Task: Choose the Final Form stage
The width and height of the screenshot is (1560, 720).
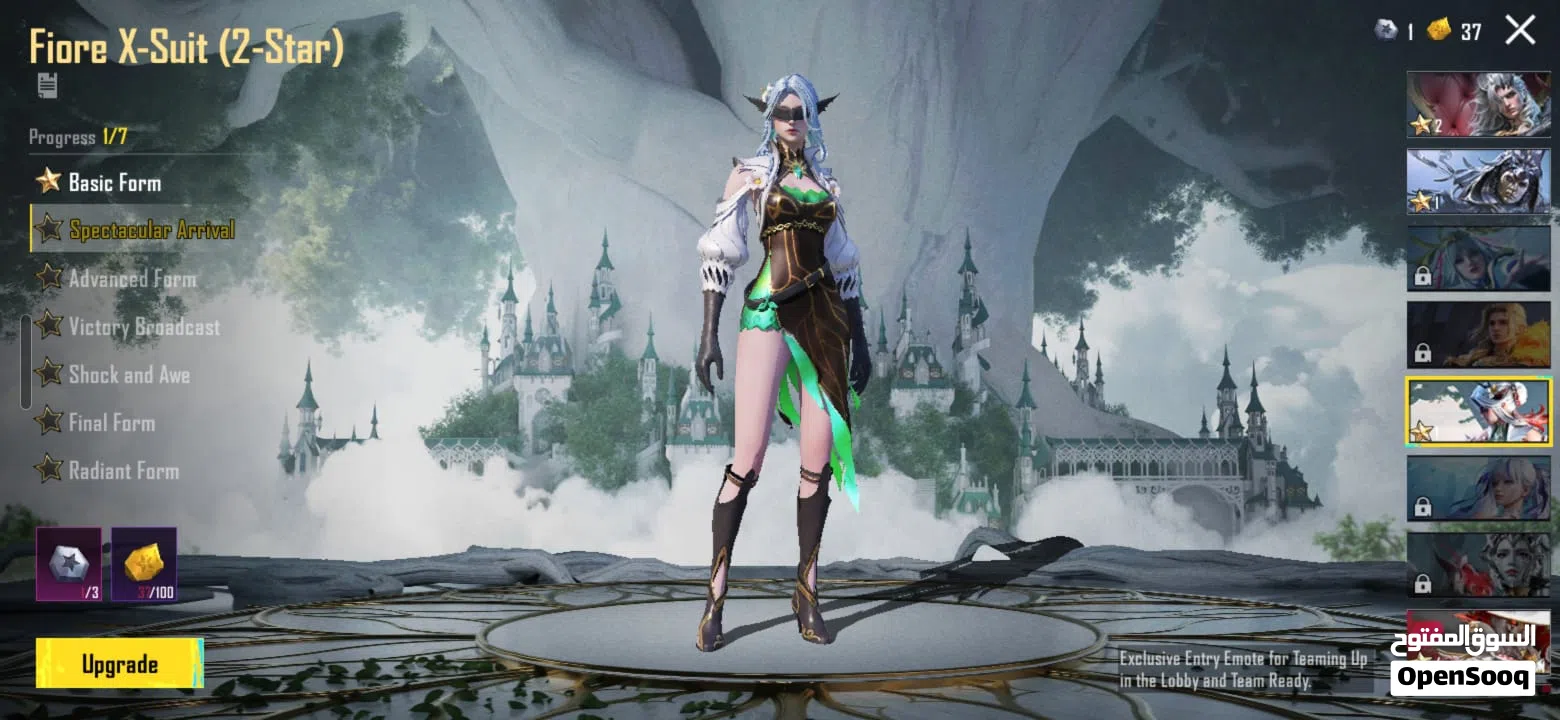Action: 111,423
